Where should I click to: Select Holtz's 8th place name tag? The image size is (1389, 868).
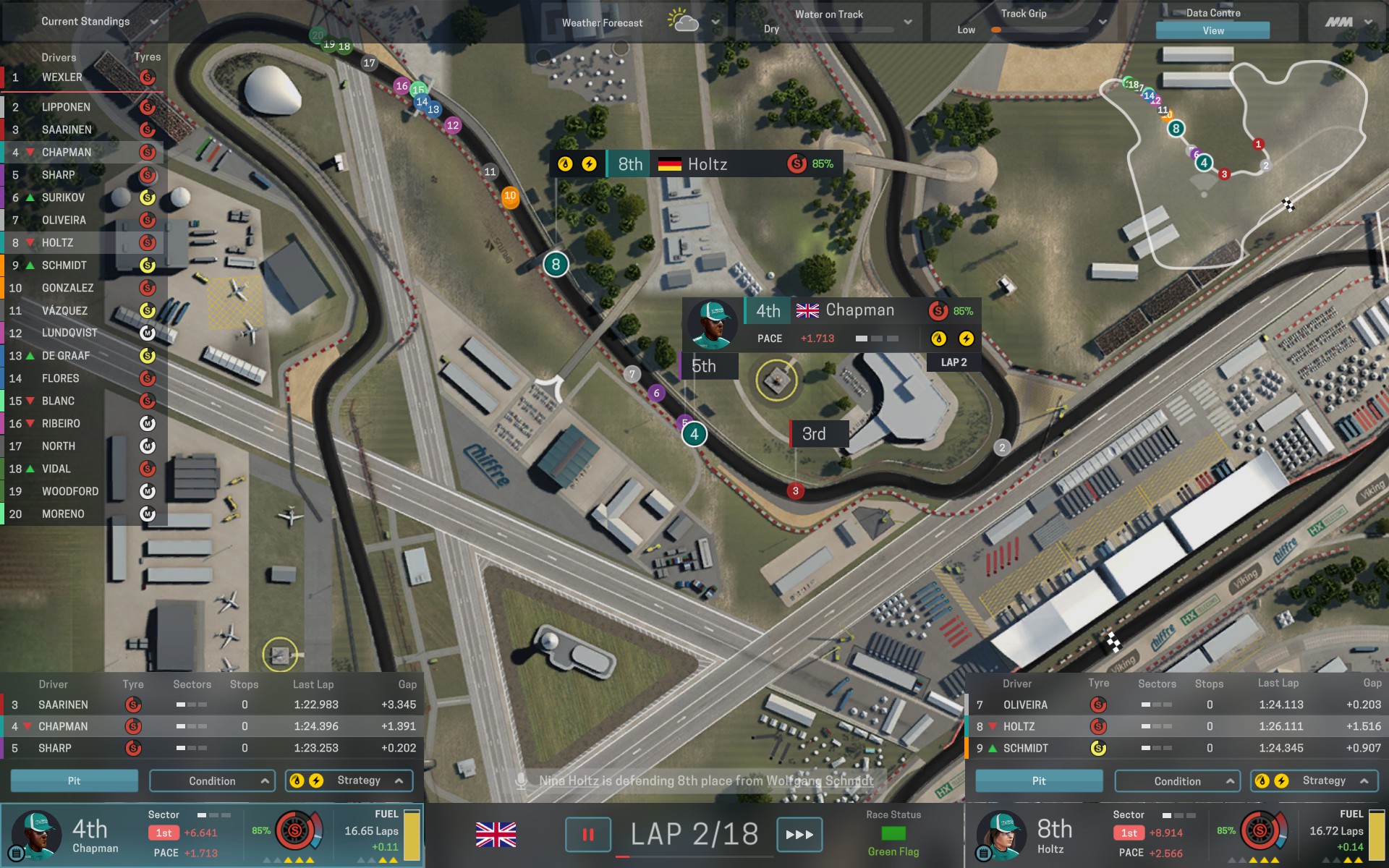[x=695, y=164]
